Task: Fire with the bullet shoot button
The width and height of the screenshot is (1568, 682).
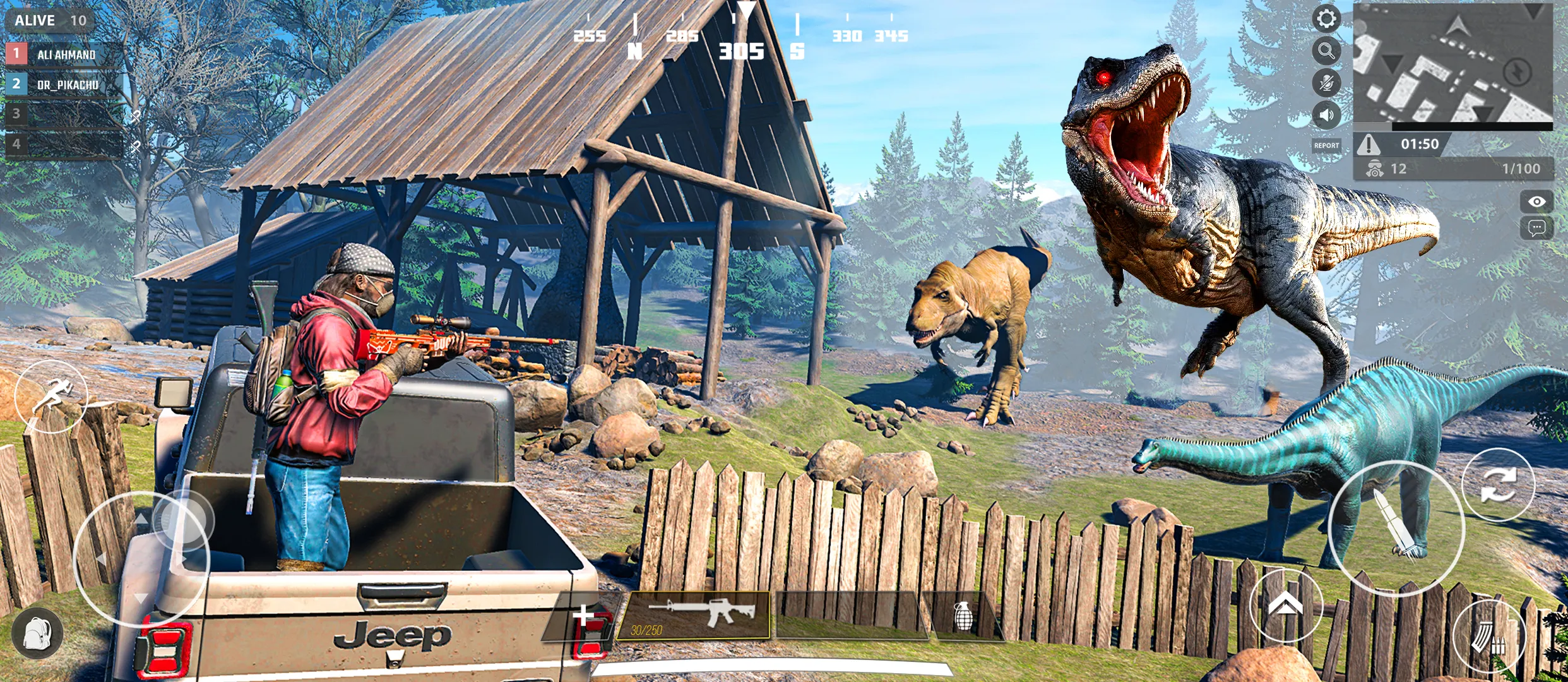Action: (1396, 527)
